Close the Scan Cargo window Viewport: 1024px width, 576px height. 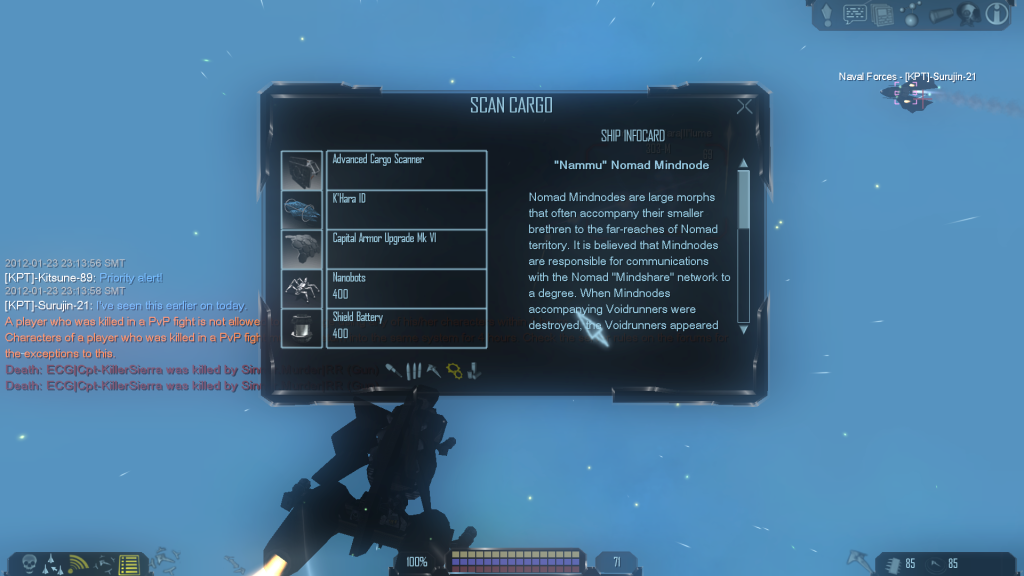tap(744, 106)
